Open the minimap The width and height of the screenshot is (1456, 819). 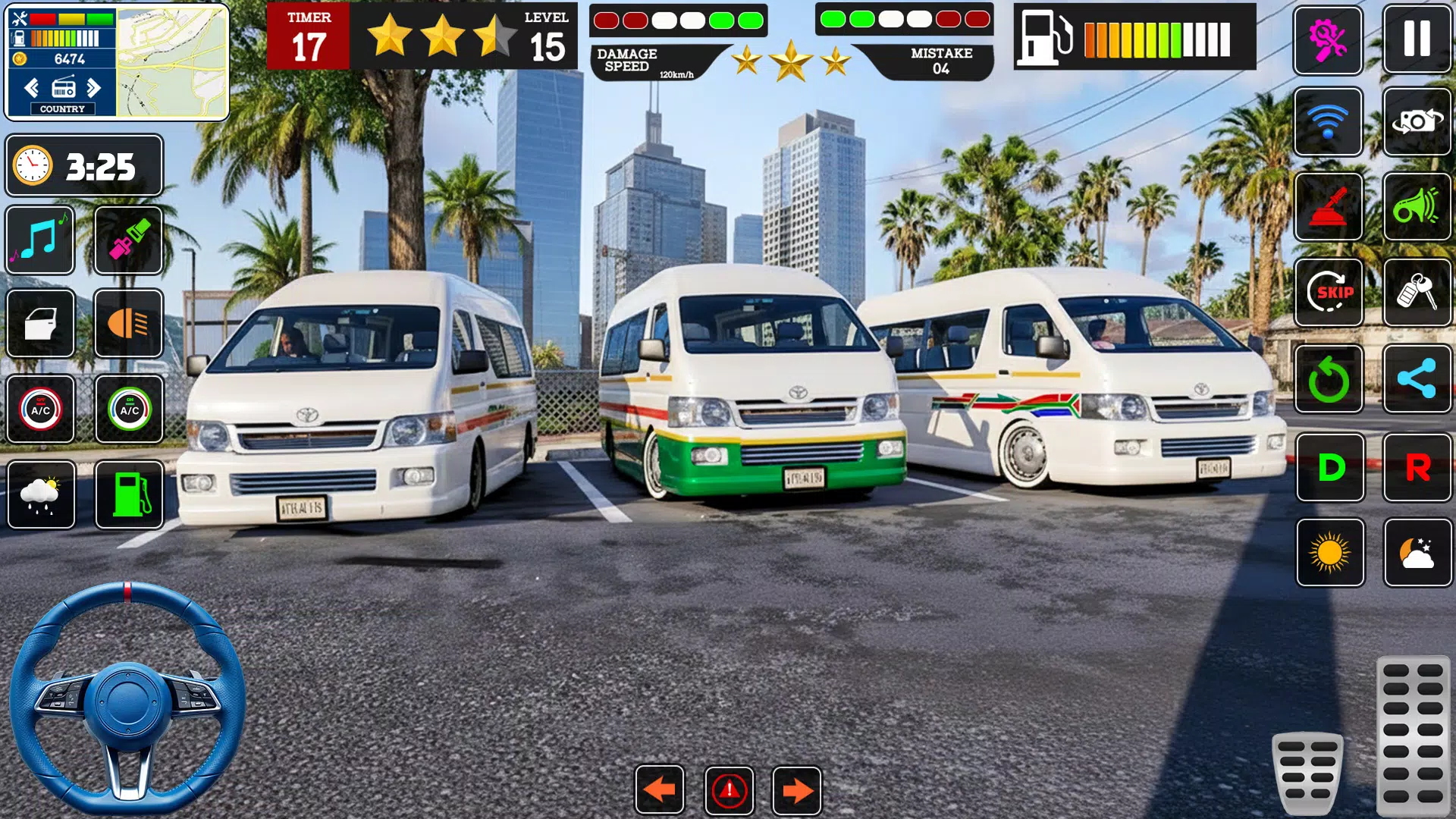[172, 62]
